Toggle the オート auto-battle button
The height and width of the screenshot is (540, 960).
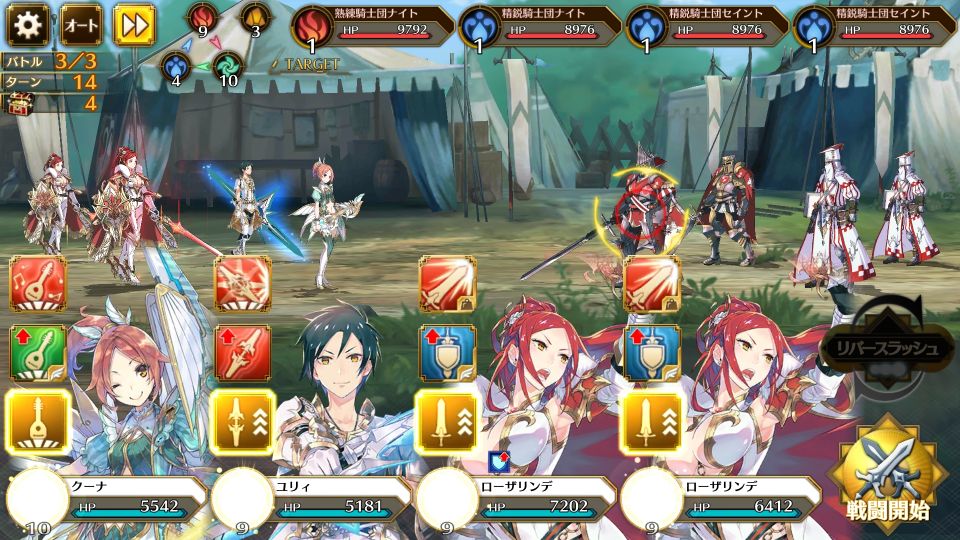tap(81, 24)
